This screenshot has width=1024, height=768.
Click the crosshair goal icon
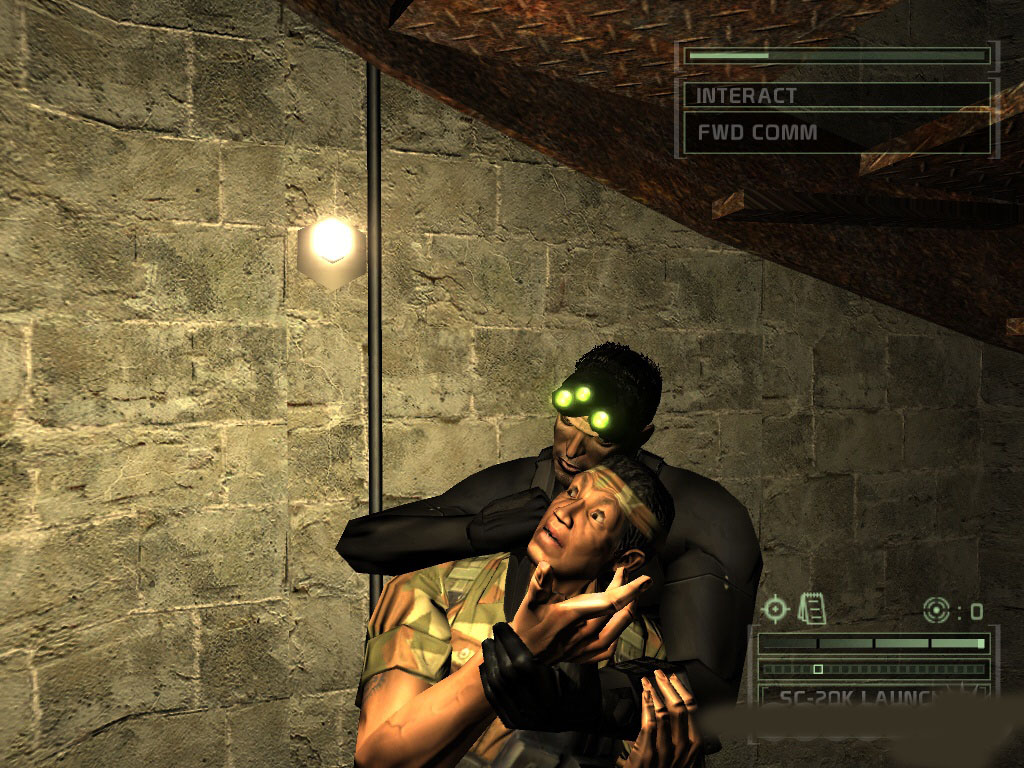[x=775, y=608]
